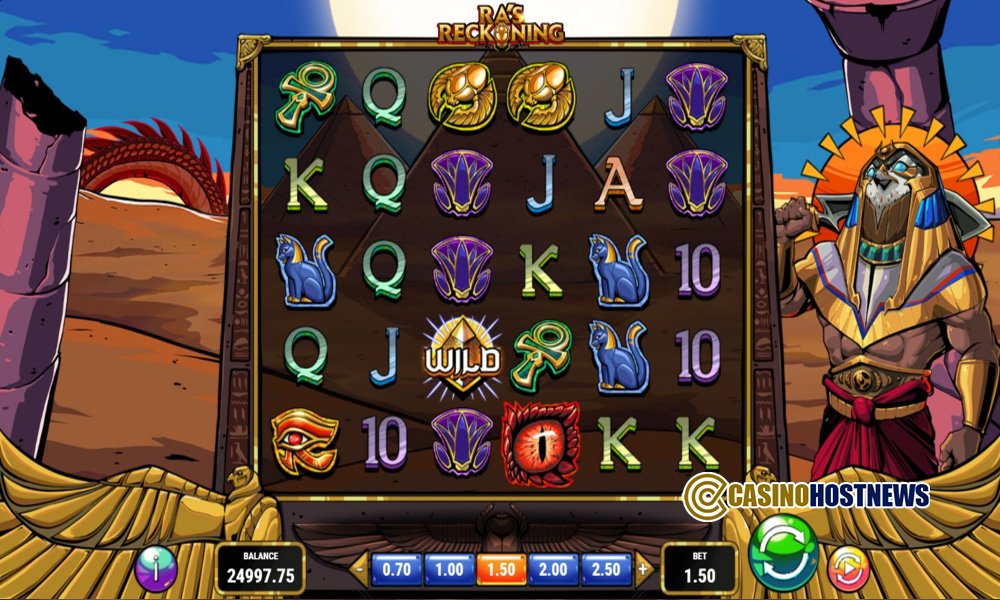Increase bet with the plus arrow

(643, 569)
